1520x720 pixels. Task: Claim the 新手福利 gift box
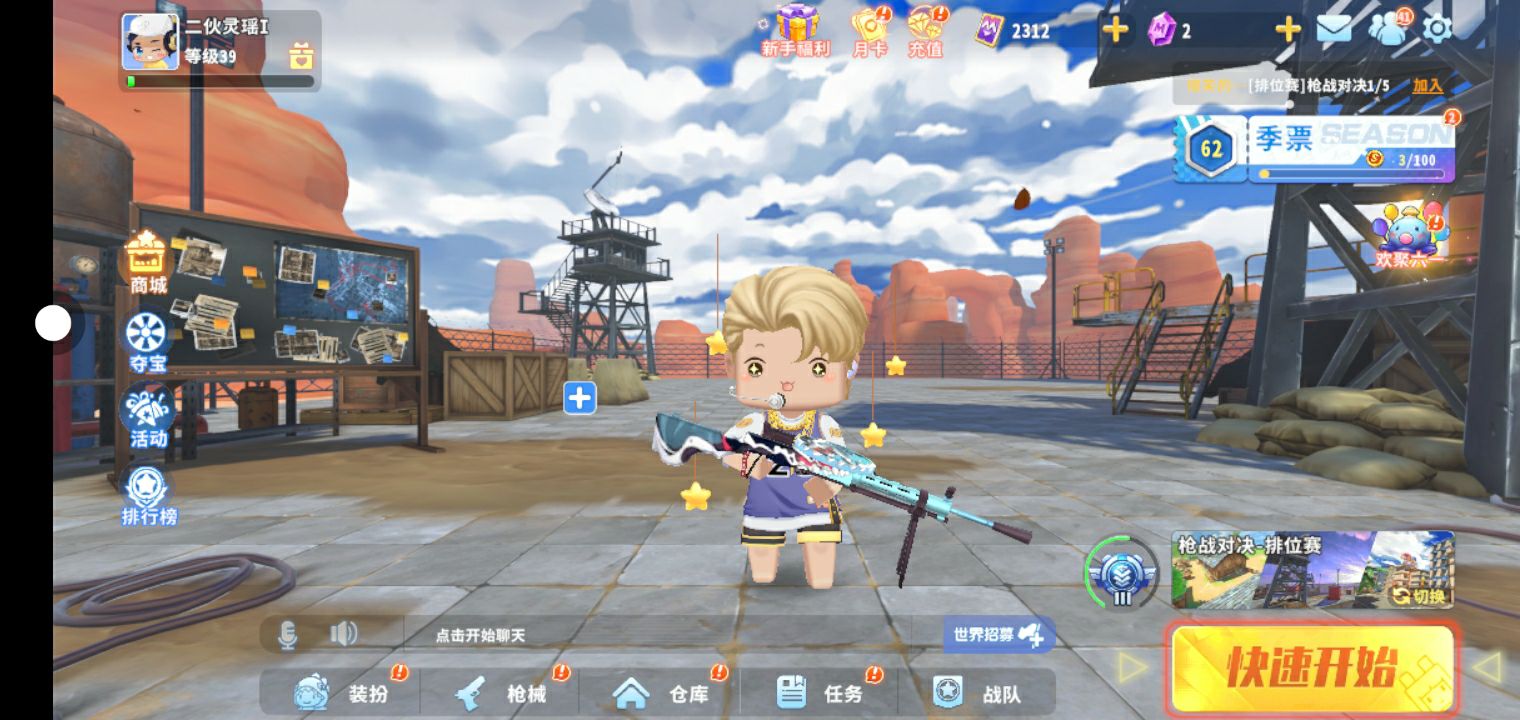(x=796, y=30)
